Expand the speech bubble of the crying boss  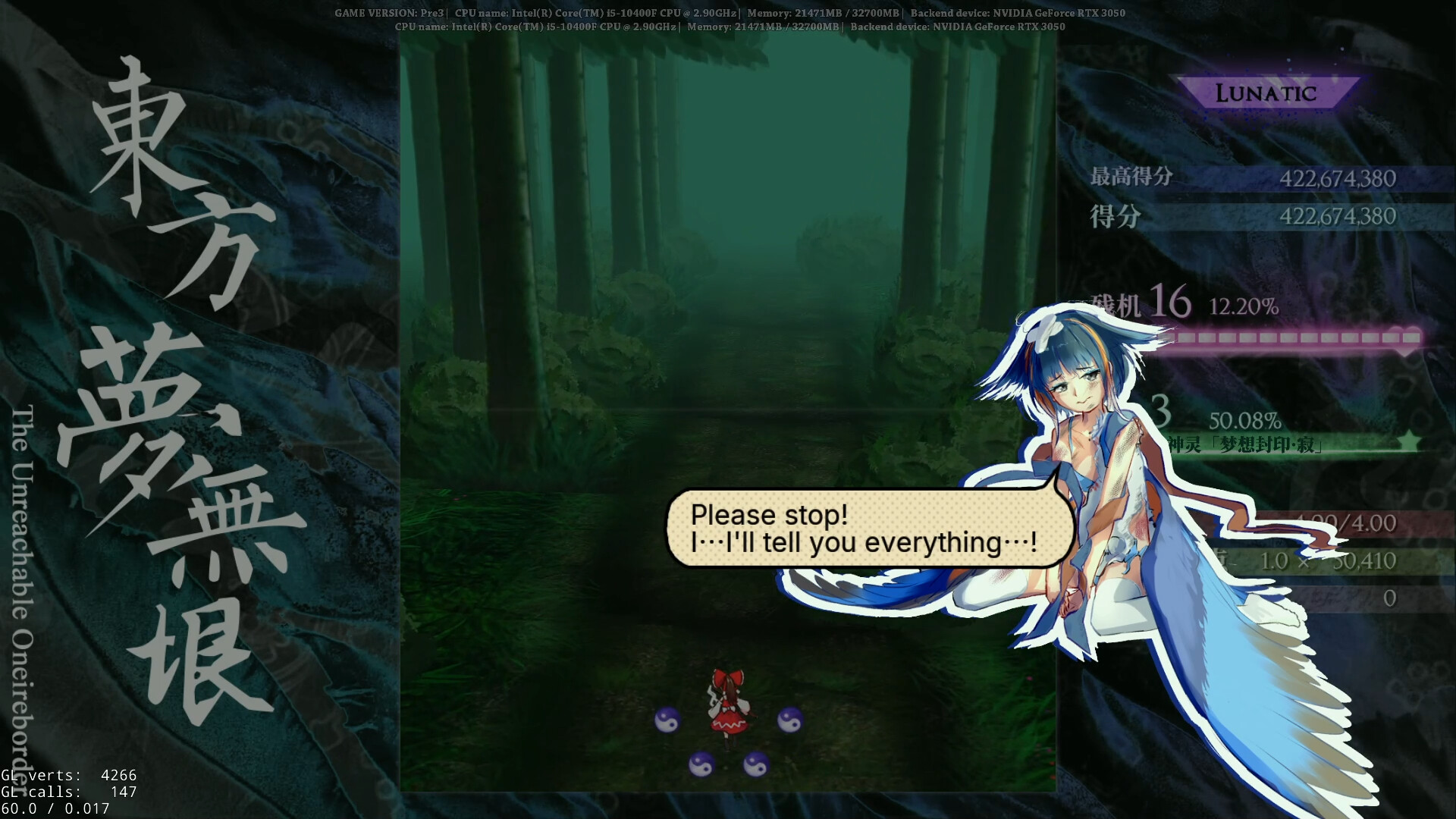864,529
